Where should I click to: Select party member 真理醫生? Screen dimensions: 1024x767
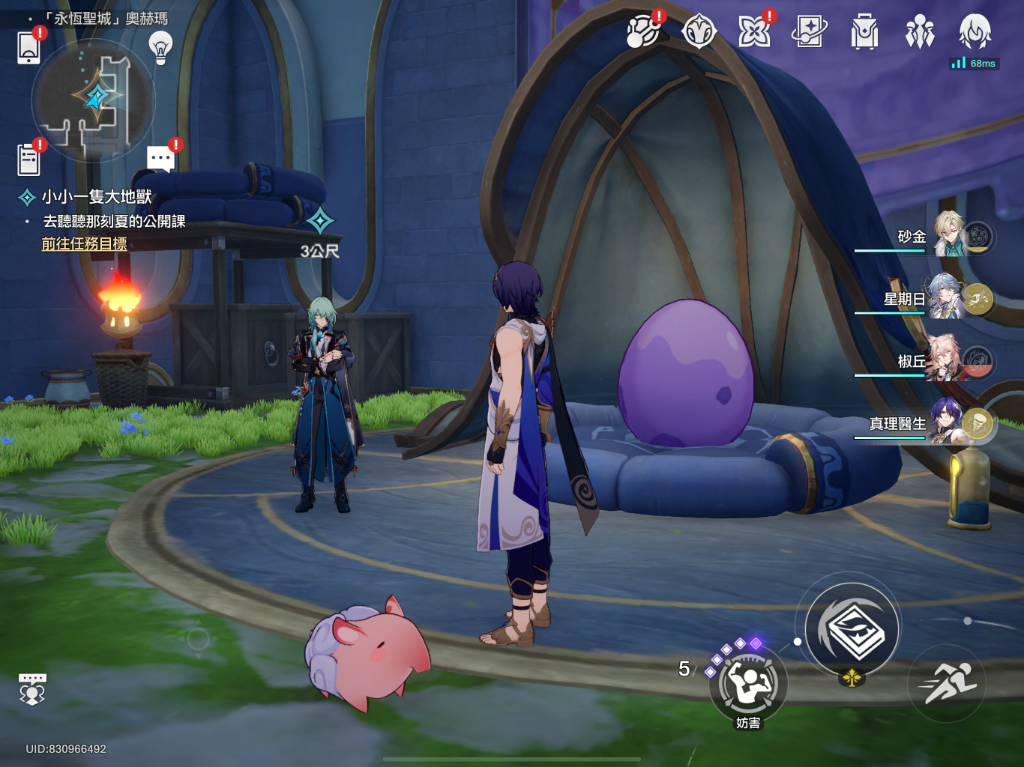946,423
